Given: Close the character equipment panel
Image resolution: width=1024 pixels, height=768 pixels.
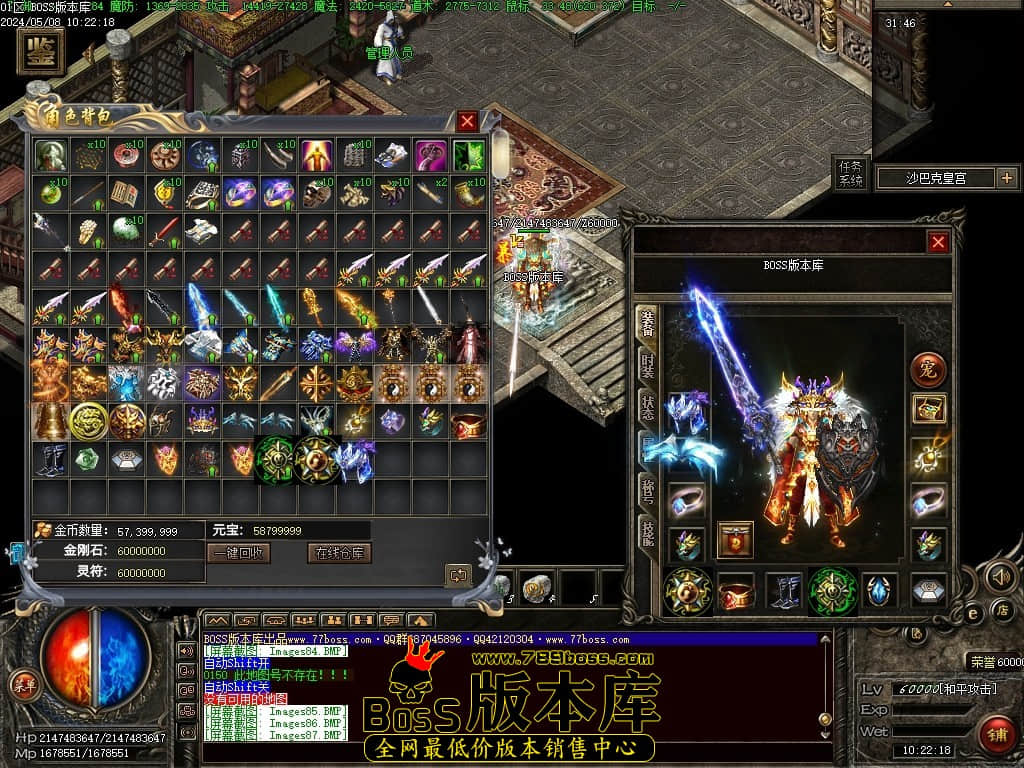Looking at the screenshot, I should (x=938, y=242).
